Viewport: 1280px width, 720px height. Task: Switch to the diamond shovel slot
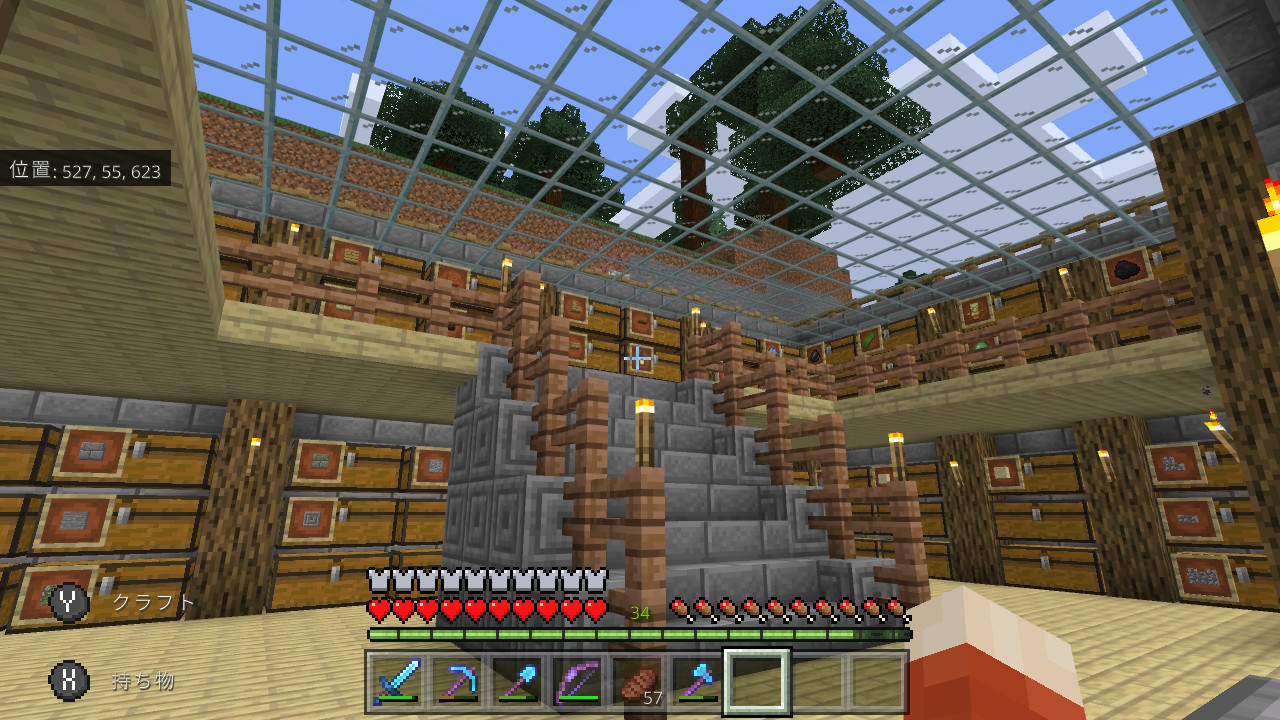point(517,682)
